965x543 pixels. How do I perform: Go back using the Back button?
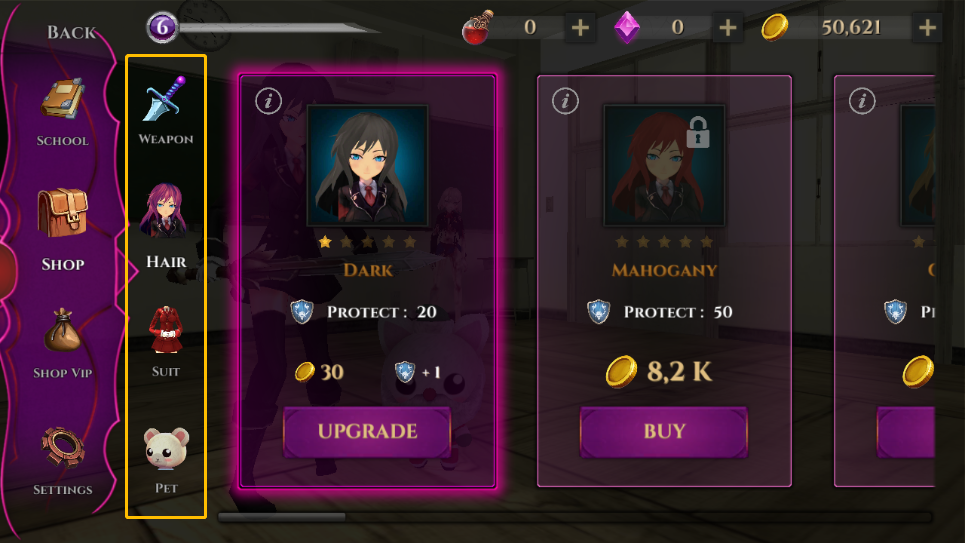[71, 32]
